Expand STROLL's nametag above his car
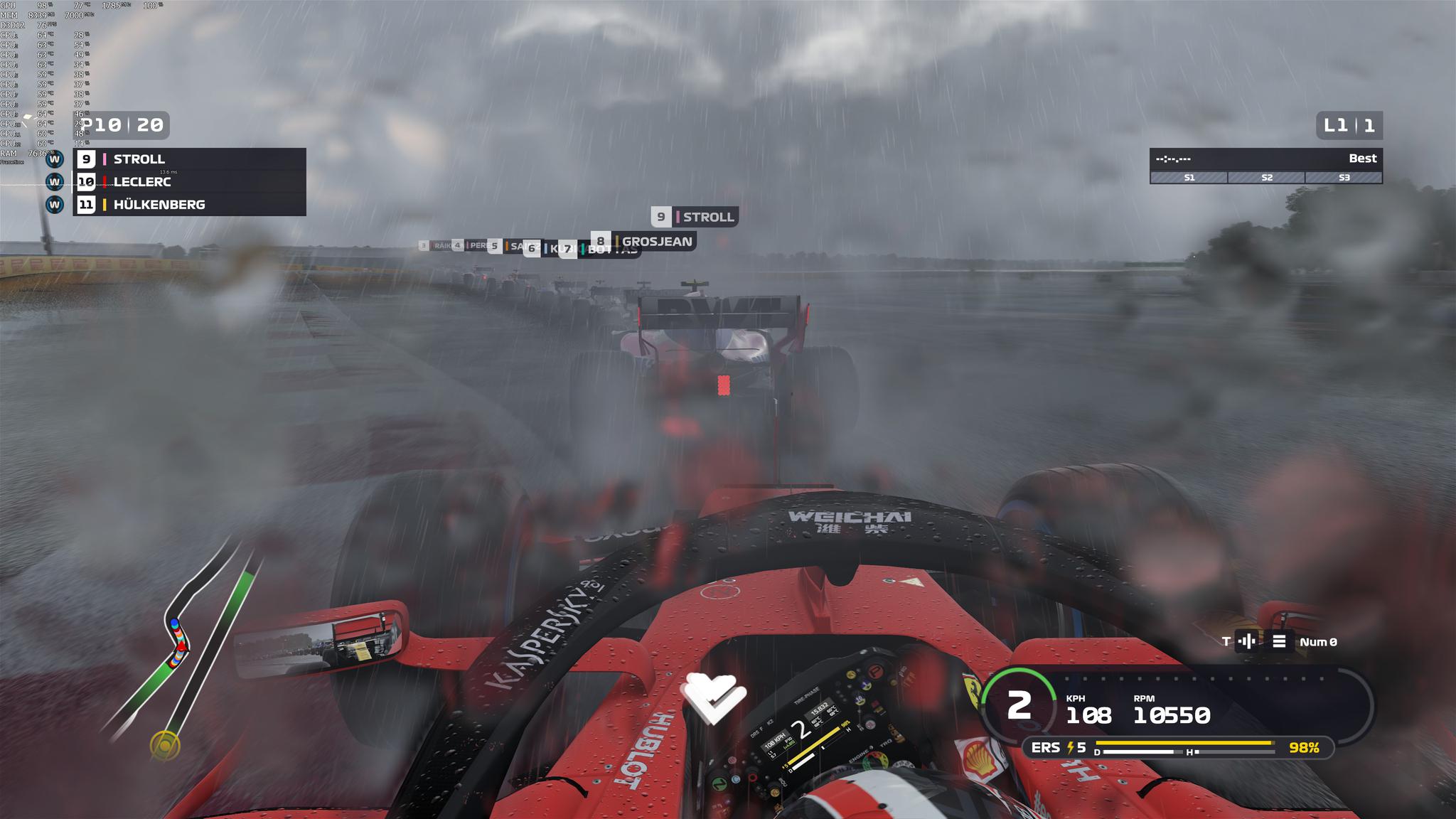 (x=693, y=218)
